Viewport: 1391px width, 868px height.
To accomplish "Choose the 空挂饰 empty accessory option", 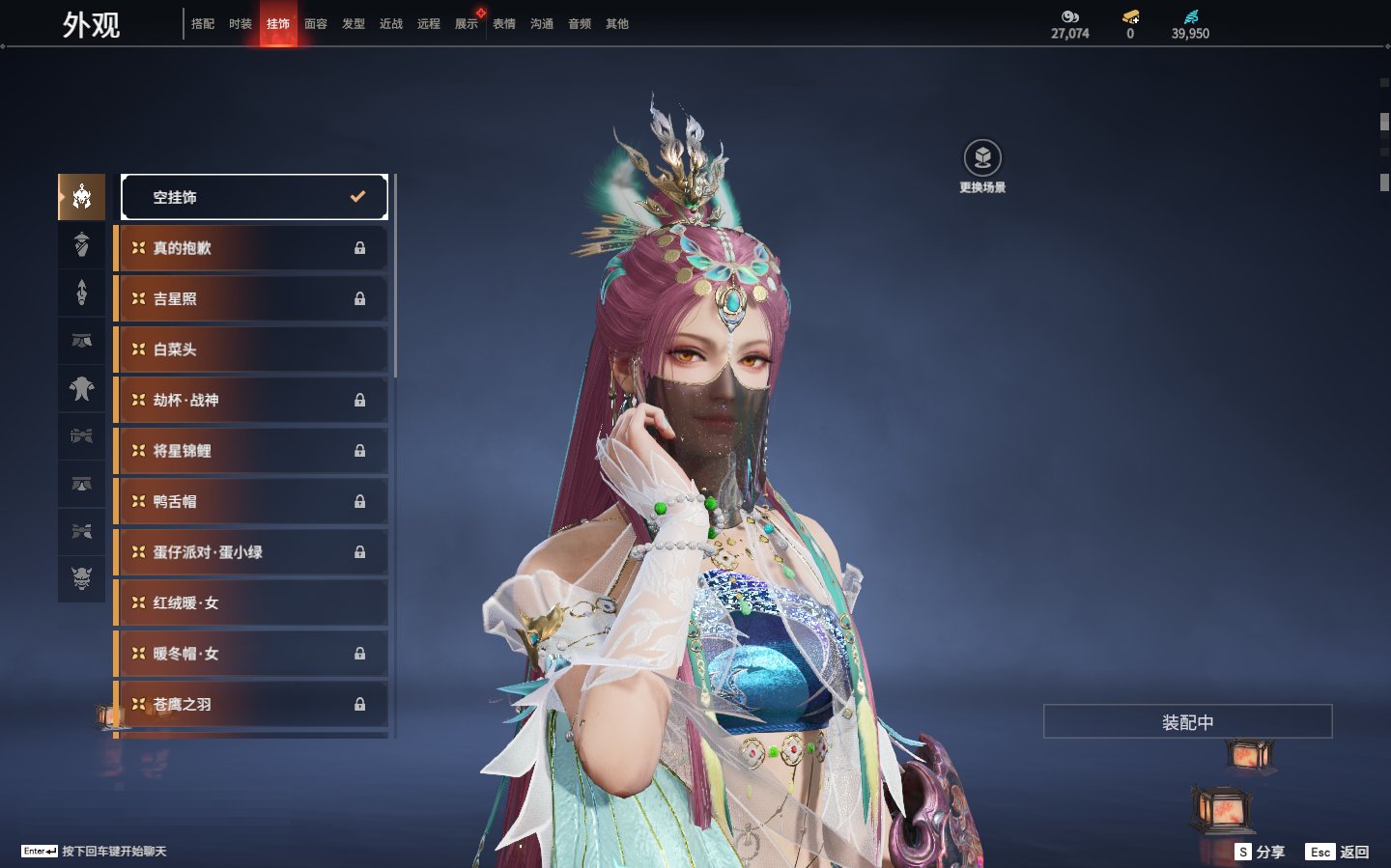I will coord(254,197).
